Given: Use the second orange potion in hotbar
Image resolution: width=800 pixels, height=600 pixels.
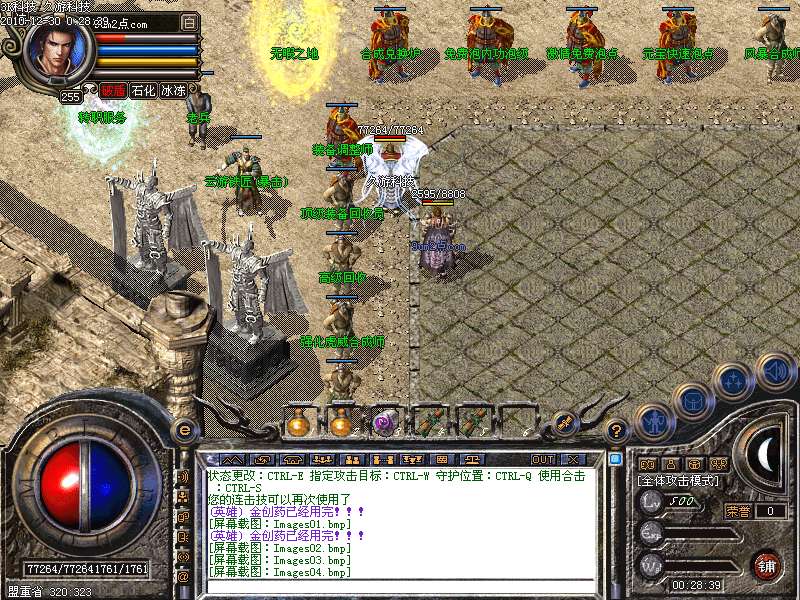Looking at the screenshot, I should point(341,423).
